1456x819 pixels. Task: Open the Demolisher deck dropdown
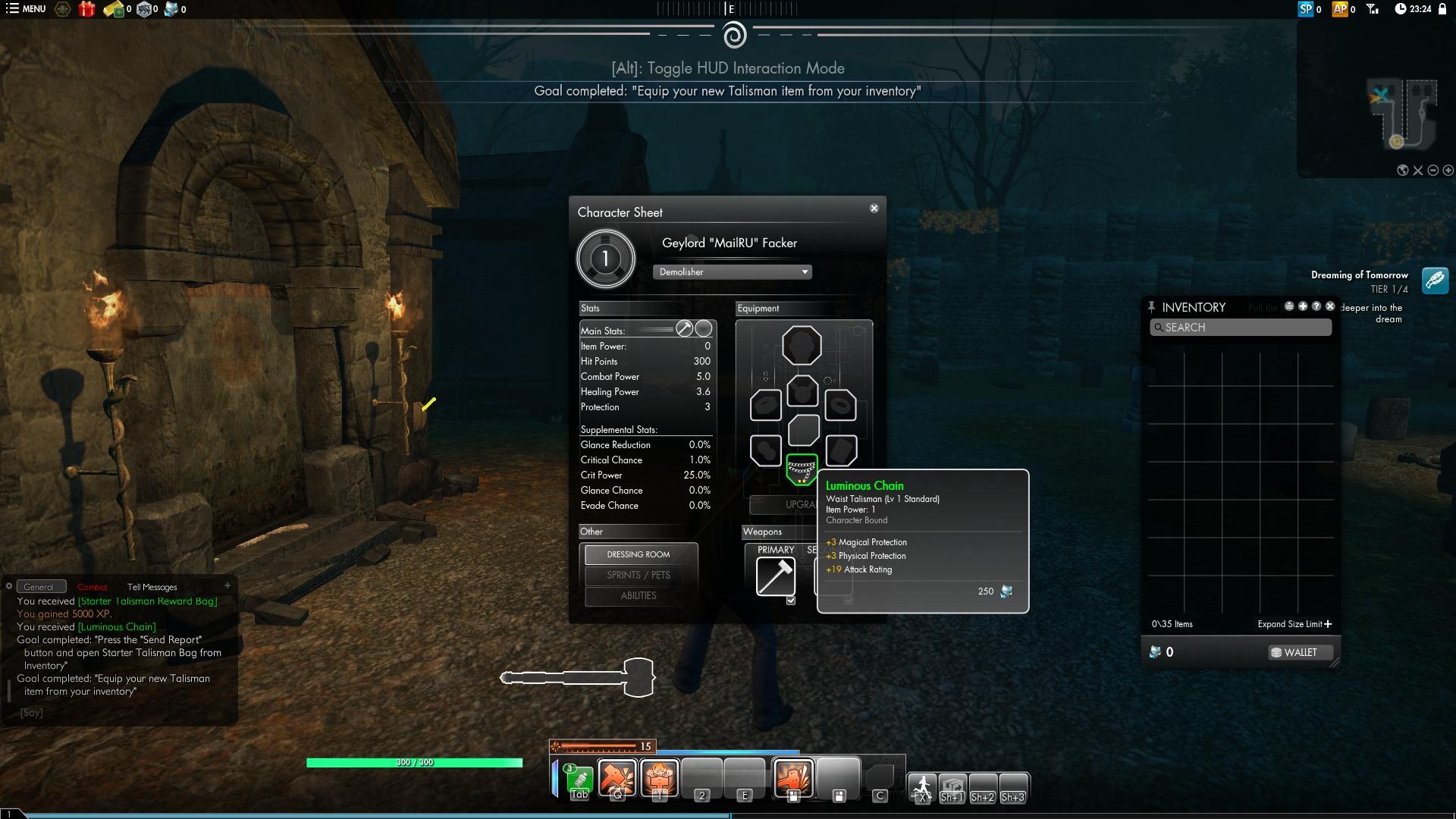[x=732, y=271]
